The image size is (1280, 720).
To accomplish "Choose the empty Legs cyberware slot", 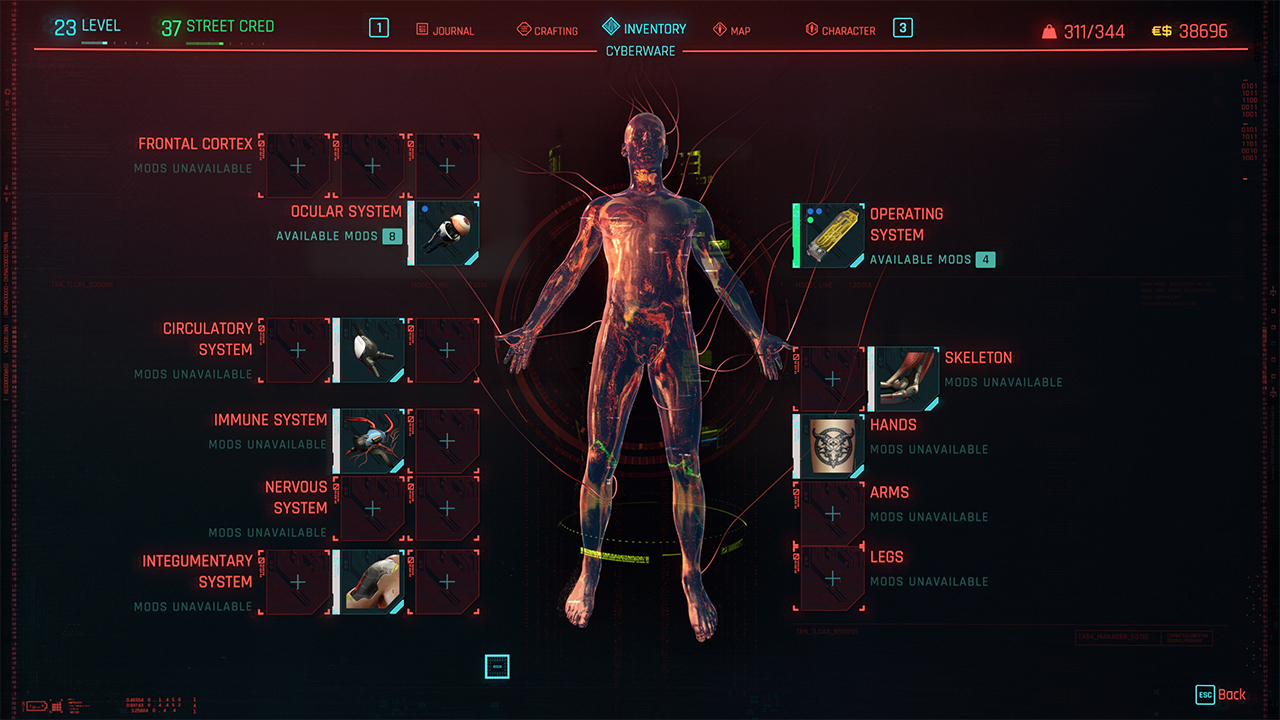I will pos(831,578).
